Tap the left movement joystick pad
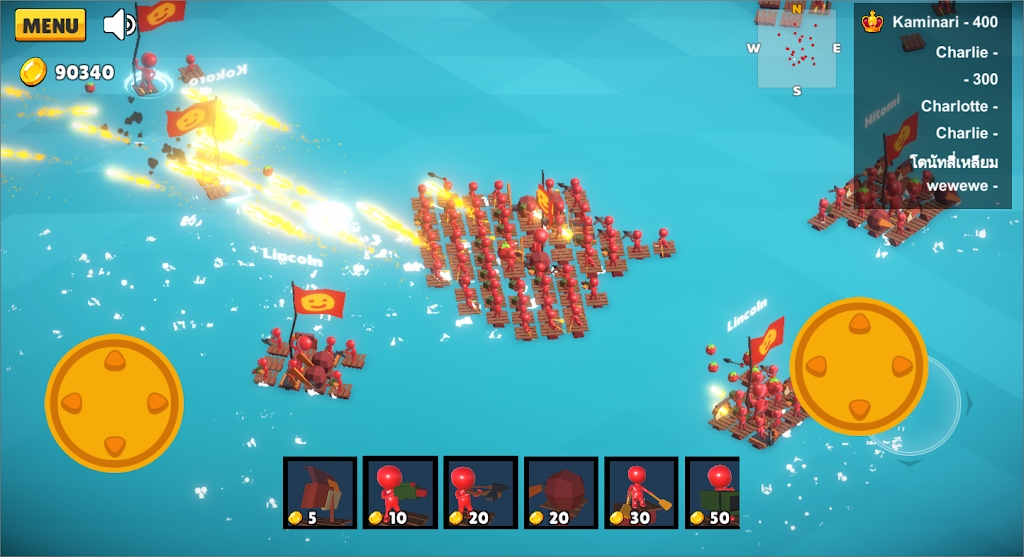The image size is (1024, 557). [x=114, y=403]
